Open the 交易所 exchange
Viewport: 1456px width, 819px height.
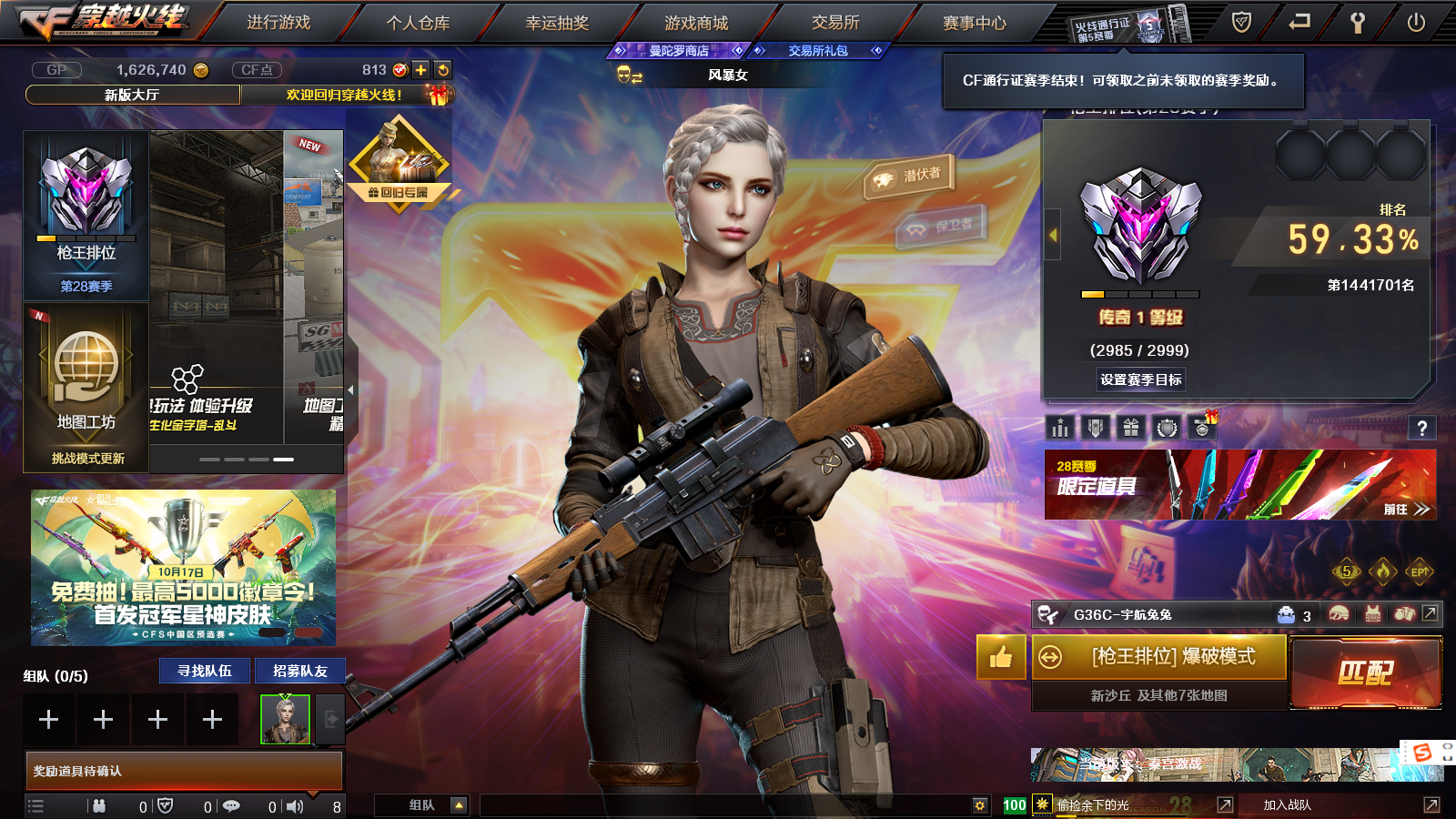click(835, 23)
